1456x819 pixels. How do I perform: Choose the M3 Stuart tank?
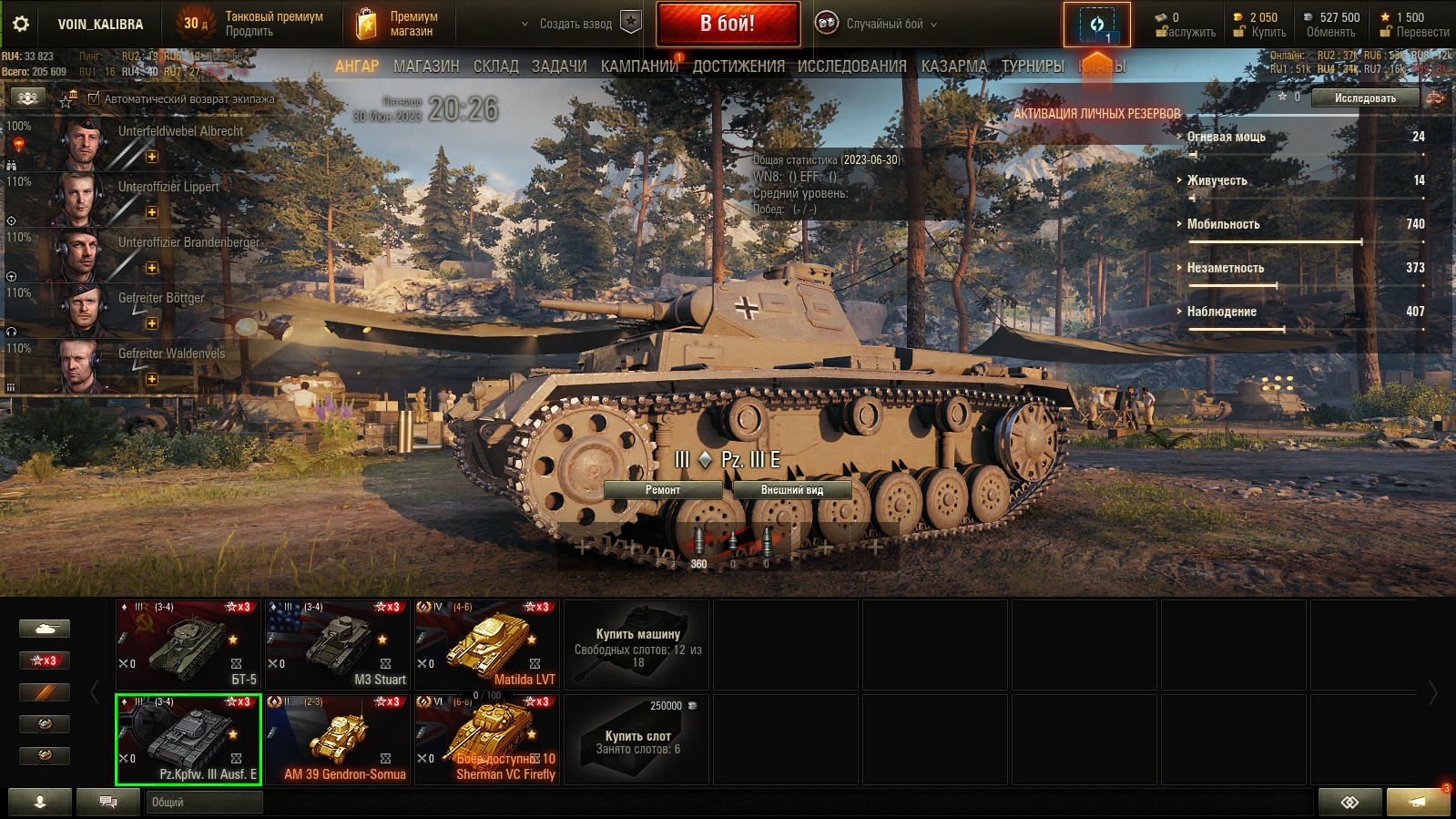(x=338, y=644)
